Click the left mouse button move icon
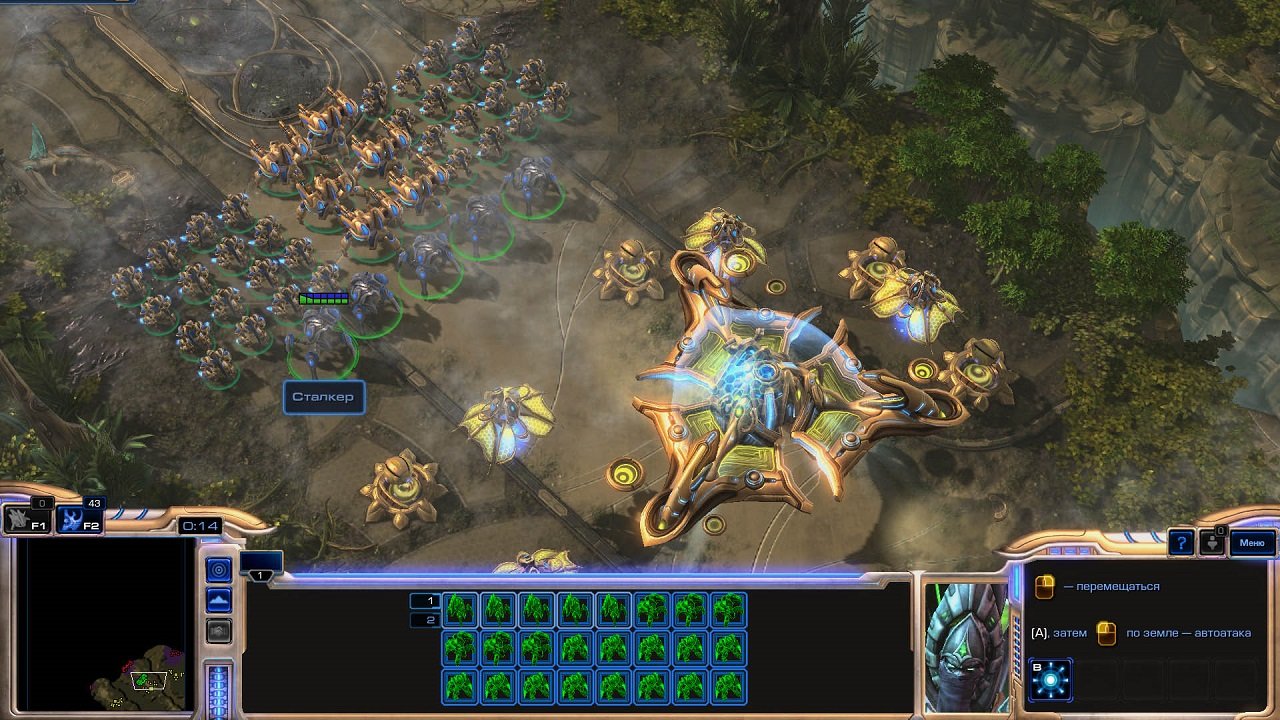 tap(1044, 586)
